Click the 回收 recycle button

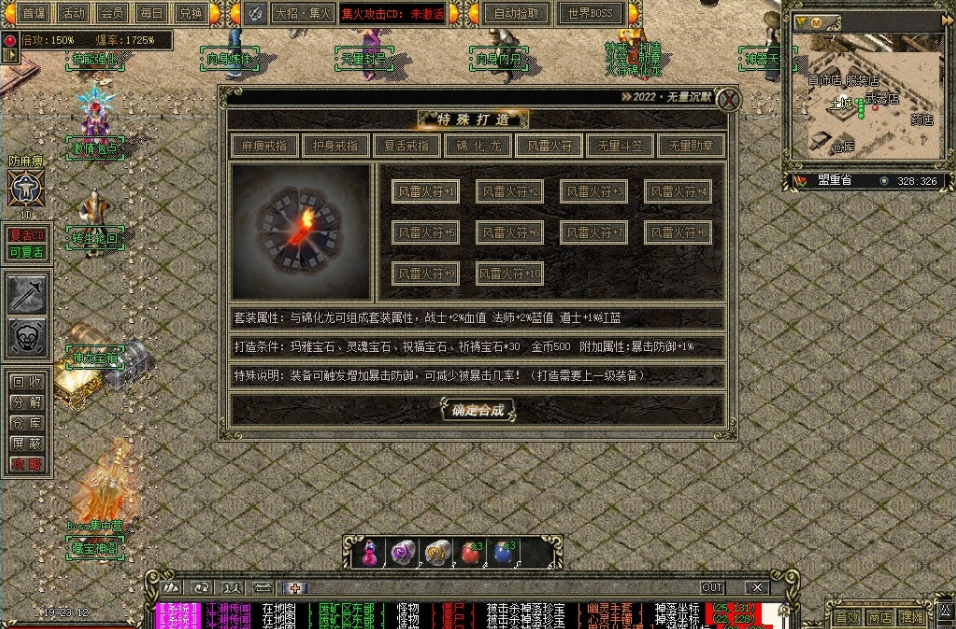(27, 381)
